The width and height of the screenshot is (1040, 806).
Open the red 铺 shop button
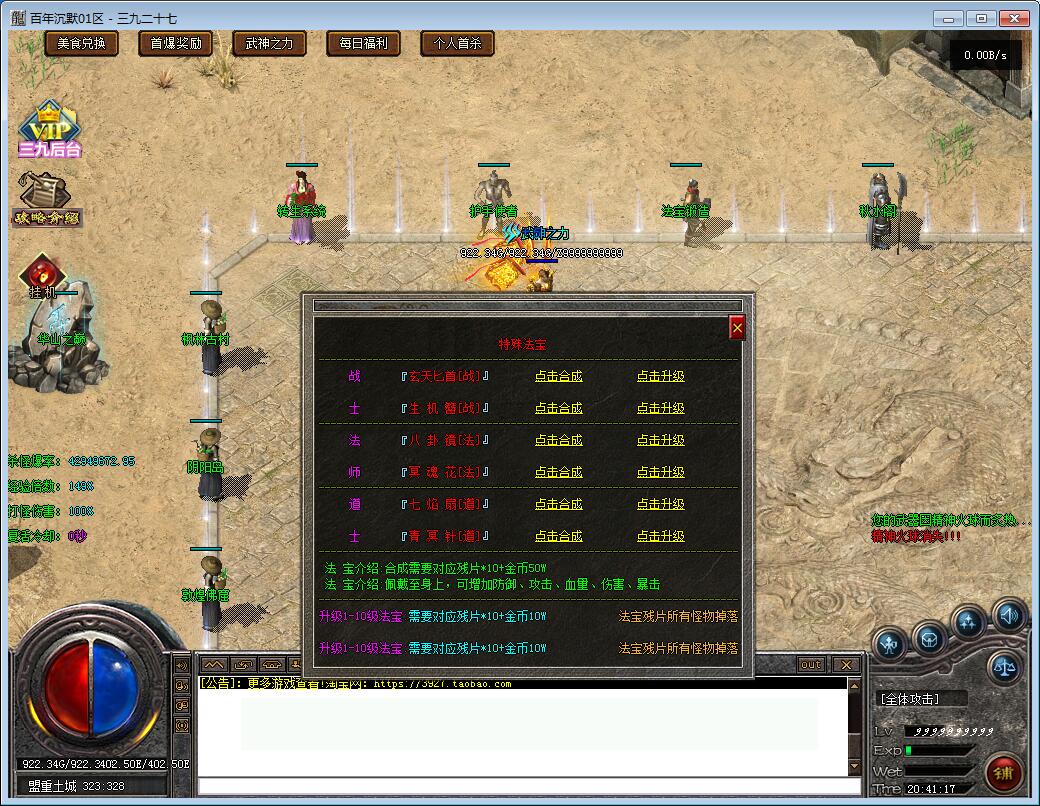(x=1003, y=772)
